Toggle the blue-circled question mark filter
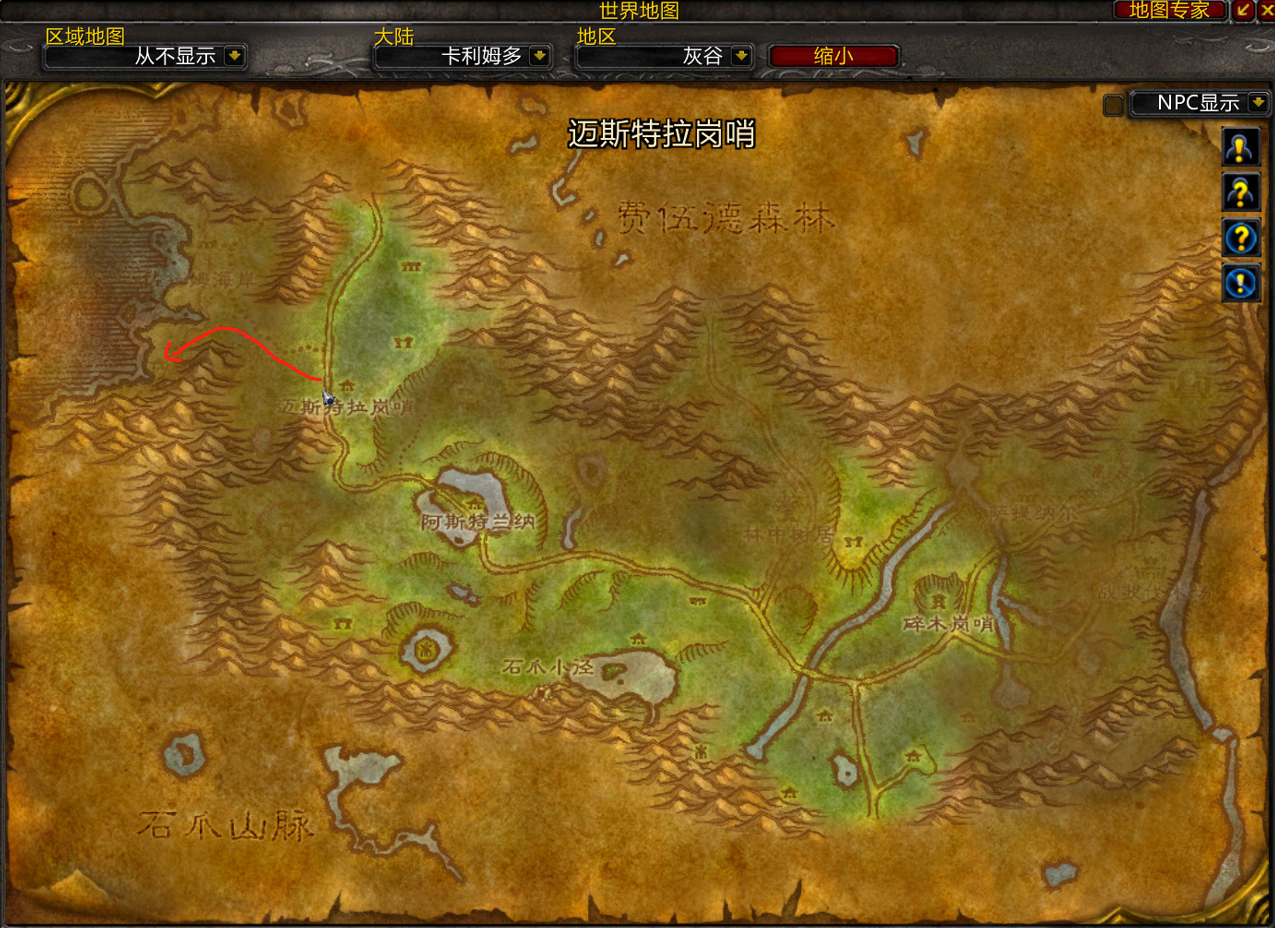 [1240, 238]
